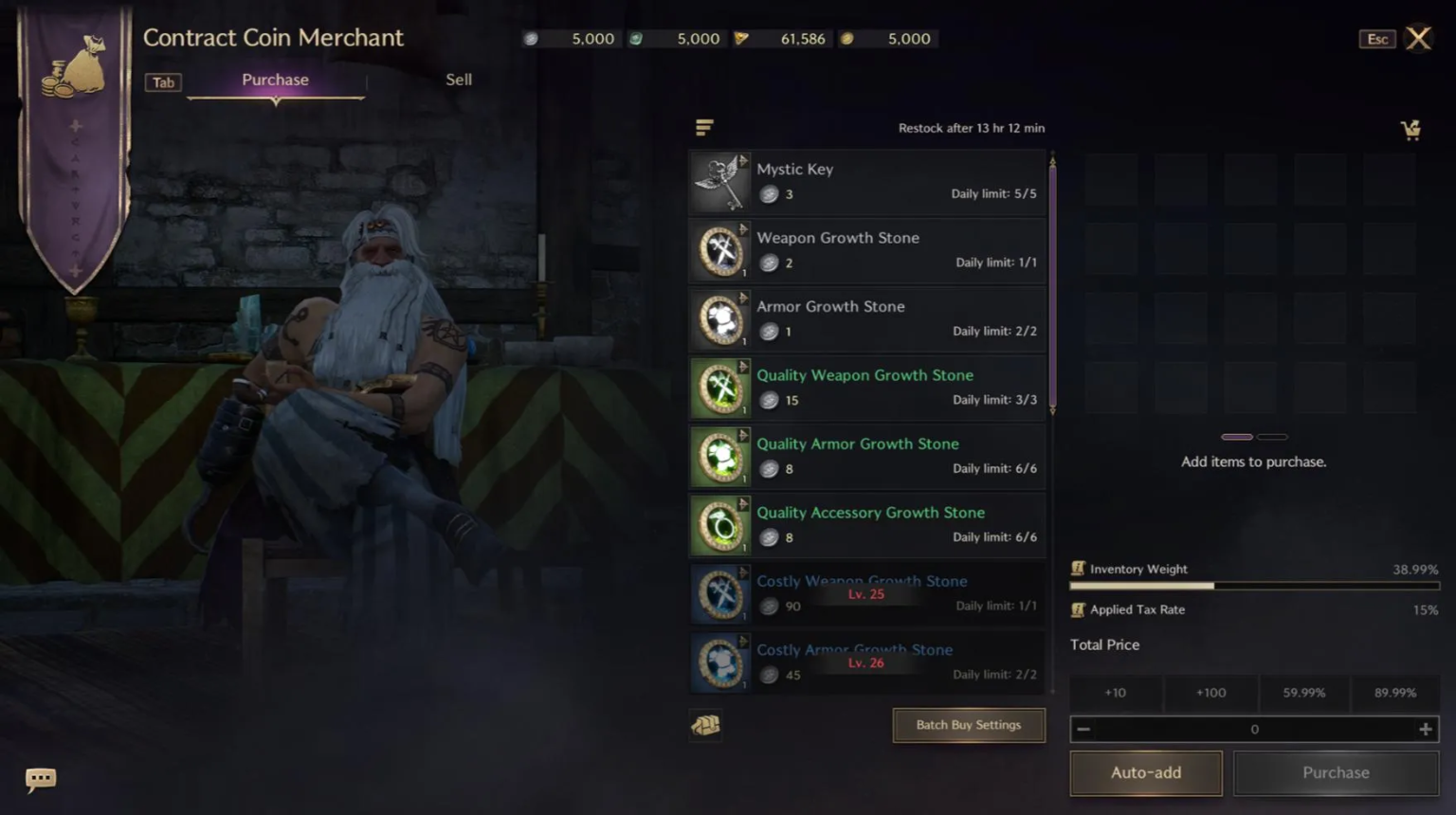Image resolution: width=1456 pixels, height=815 pixels.
Task: Click the +10 quantity option
Action: 1115,693
